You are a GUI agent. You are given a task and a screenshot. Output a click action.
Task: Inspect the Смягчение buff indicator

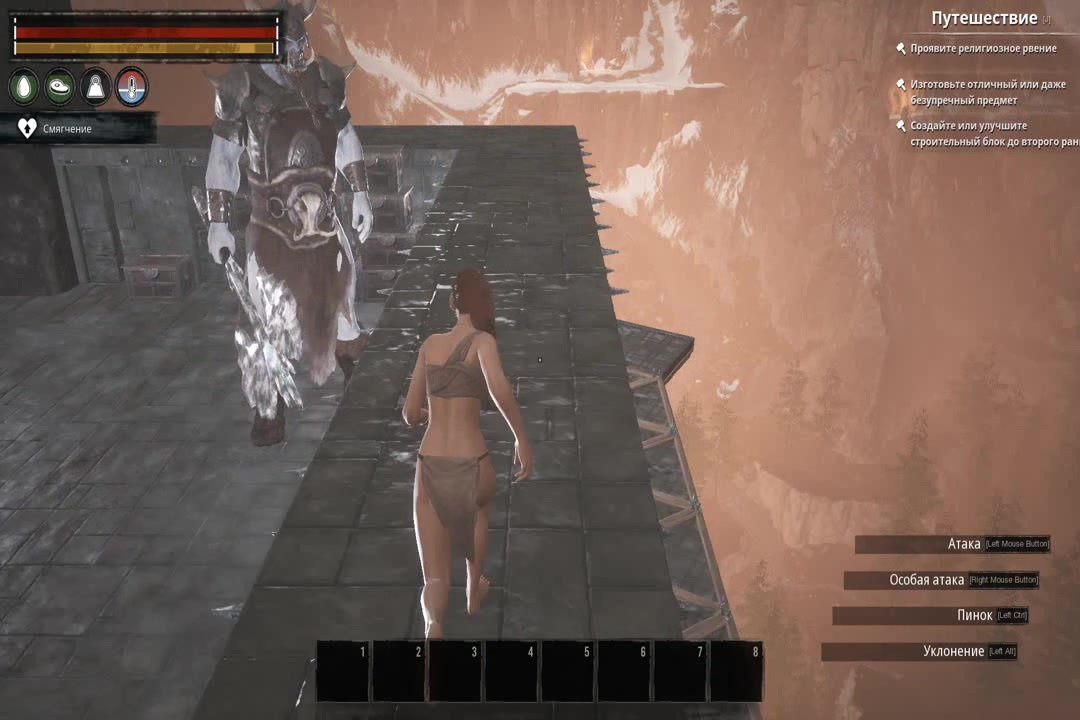tap(67, 128)
